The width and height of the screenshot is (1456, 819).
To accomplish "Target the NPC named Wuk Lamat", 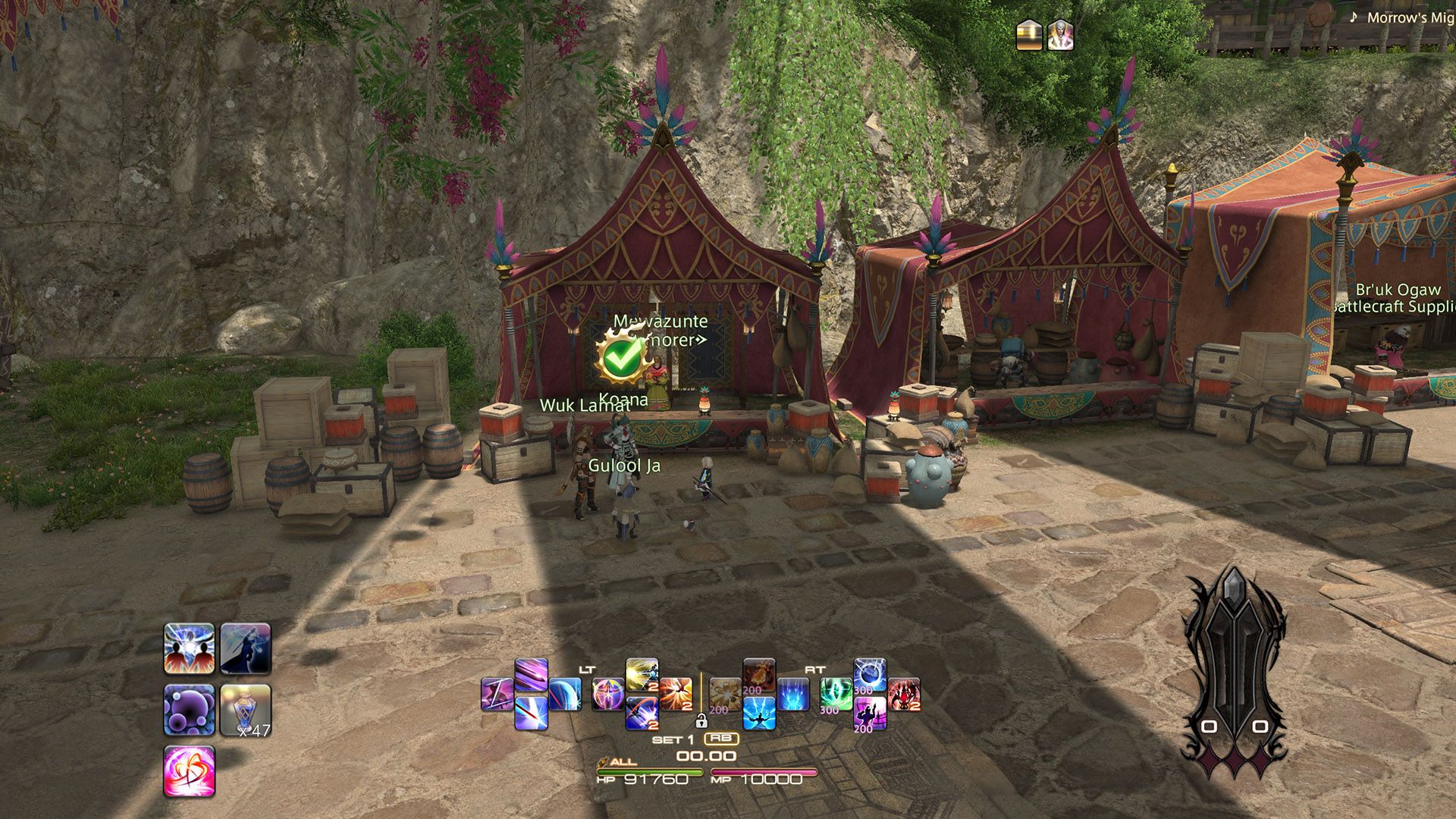I will (584, 408).
